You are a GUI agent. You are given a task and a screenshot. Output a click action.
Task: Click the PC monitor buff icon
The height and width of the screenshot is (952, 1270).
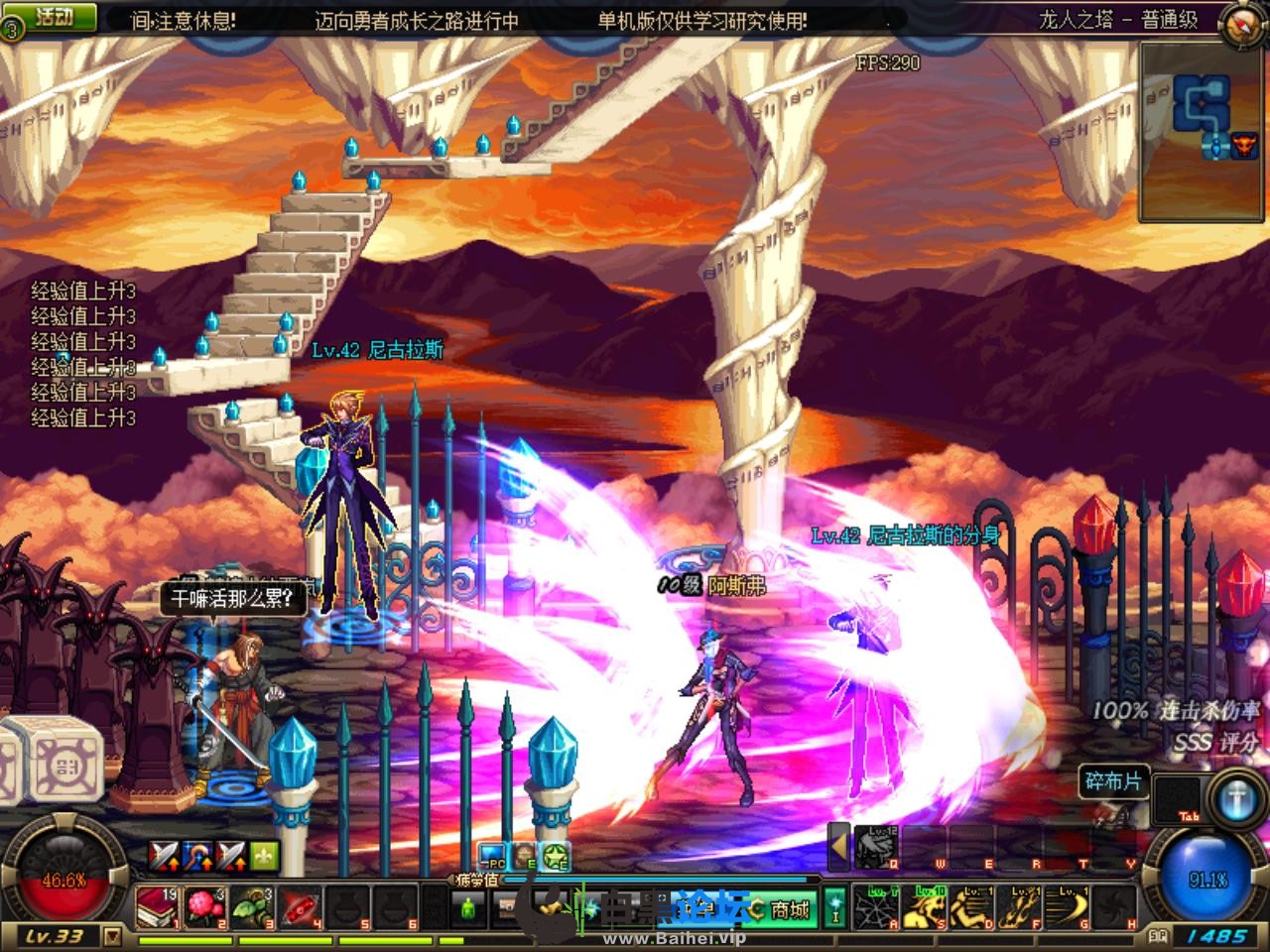(x=491, y=855)
